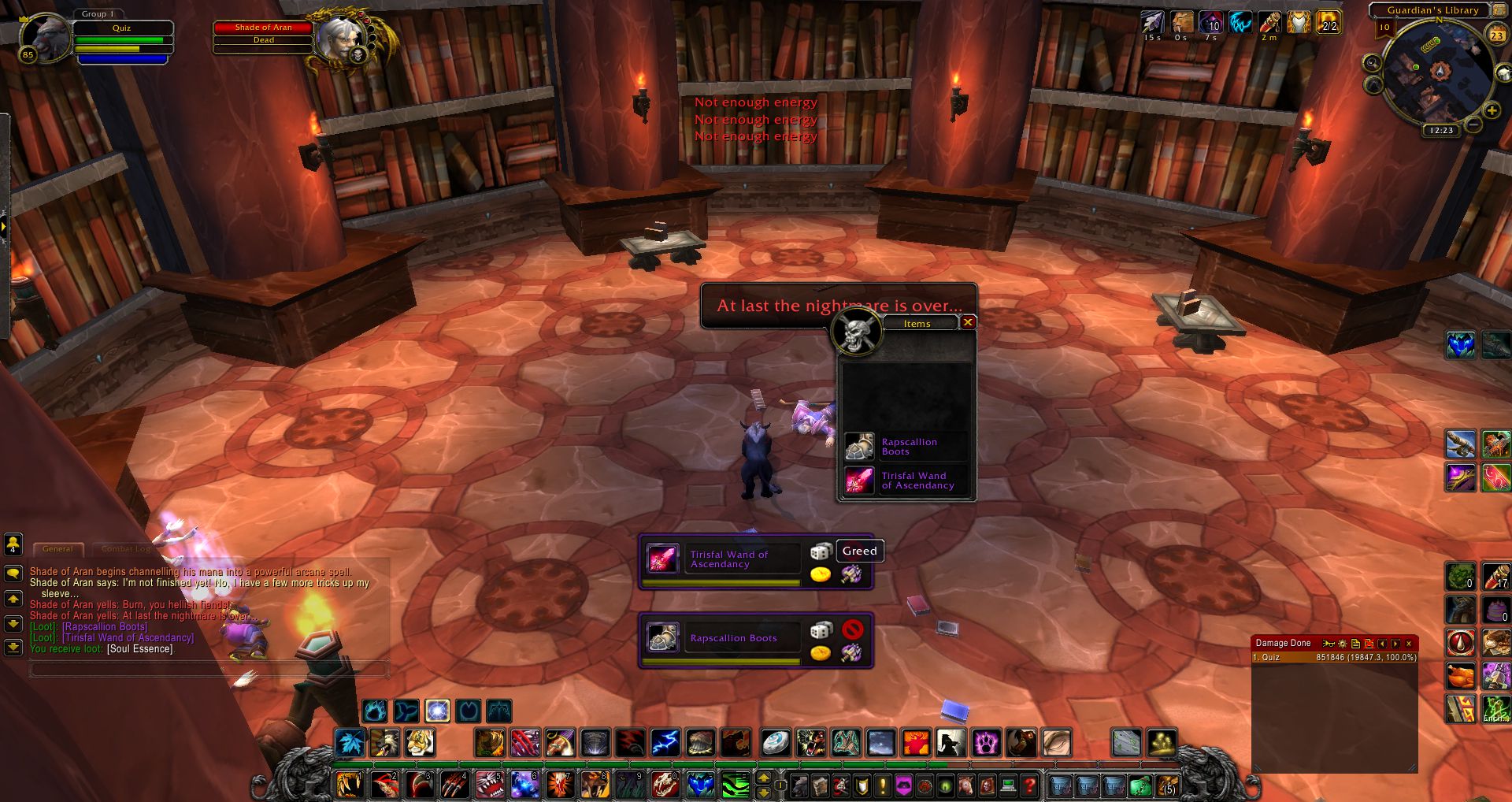Viewport: 1512px width, 802px height.
Task: Open the red question mark help button
Action: pyautogui.click(x=1029, y=785)
